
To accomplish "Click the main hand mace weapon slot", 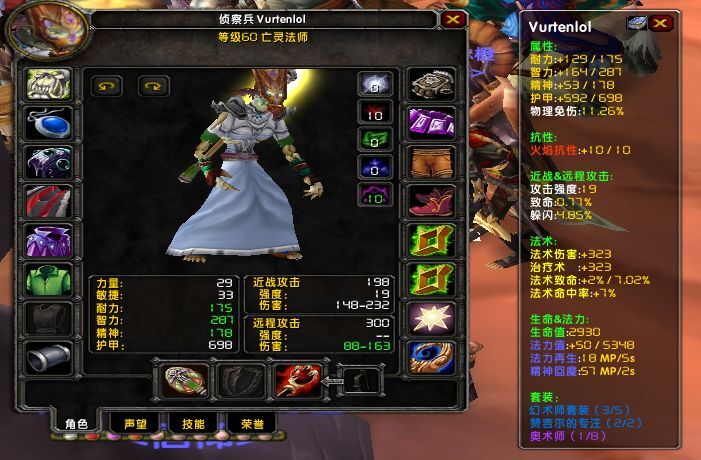I will point(183,381).
